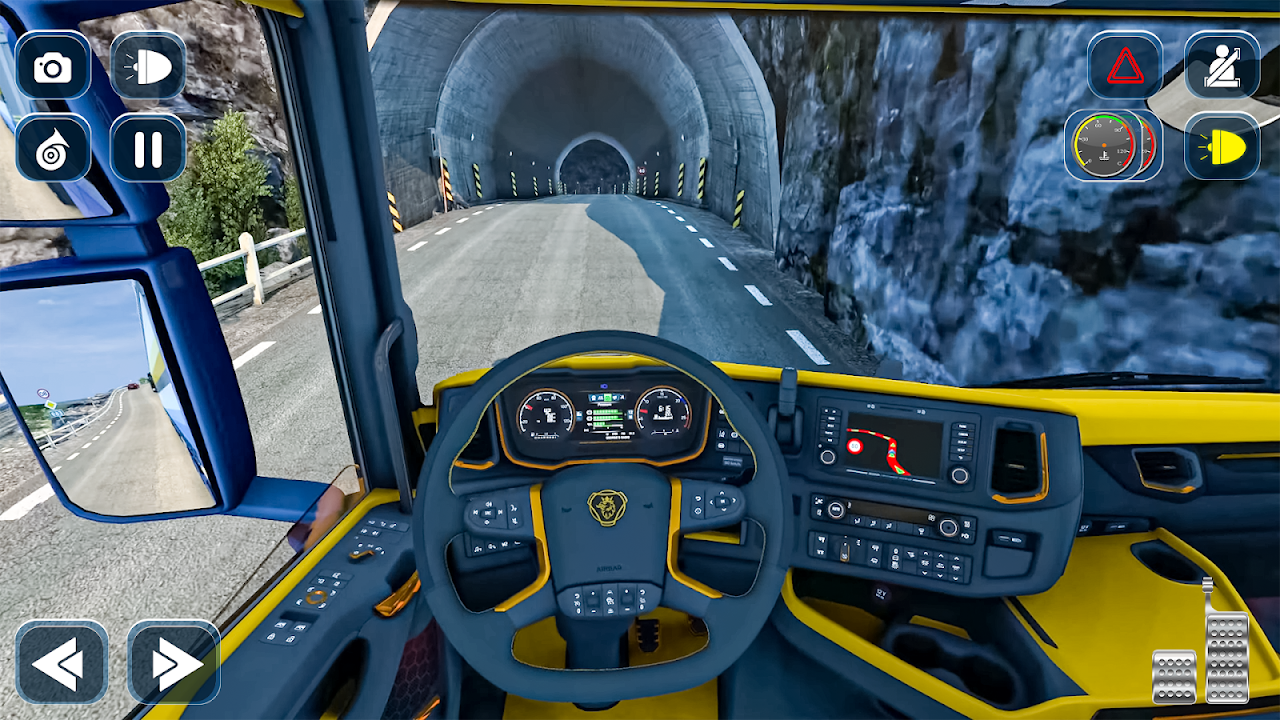The width and height of the screenshot is (1280, 720).
Task: Tap the white headlamp icon button
Action: (x=148, y=67)
